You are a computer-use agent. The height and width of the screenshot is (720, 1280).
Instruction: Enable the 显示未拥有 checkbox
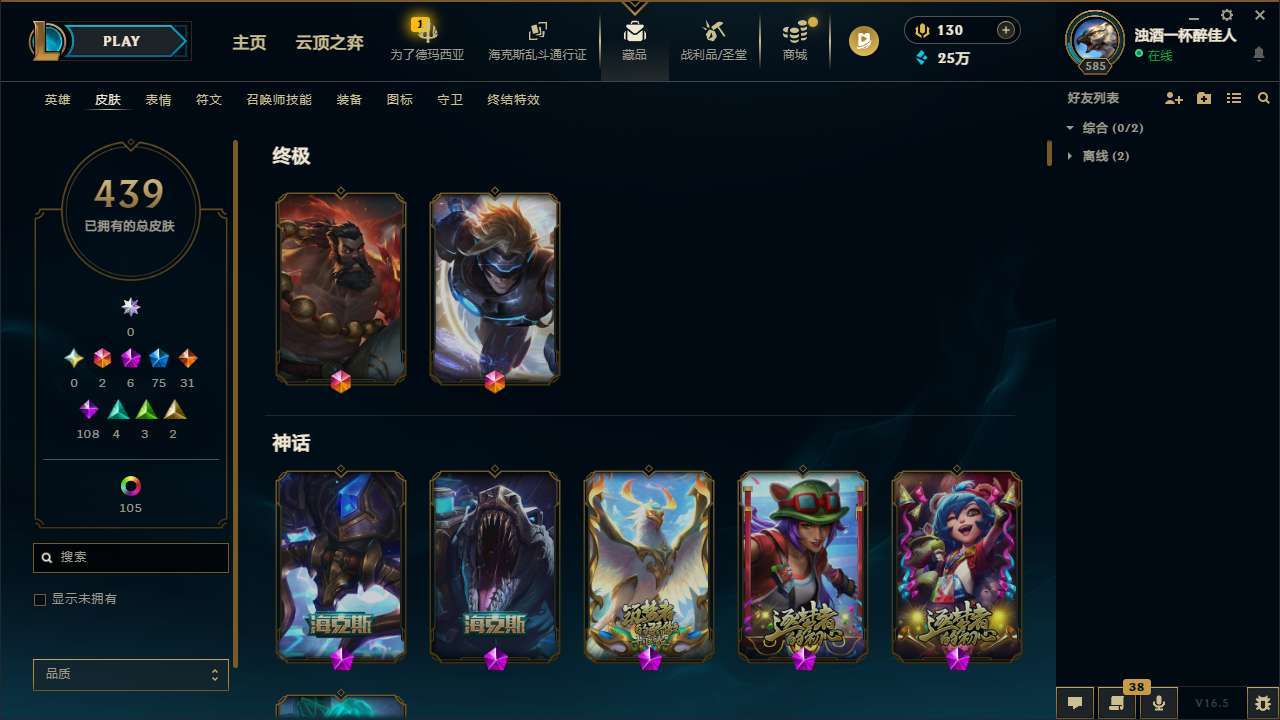coord(39,599)
